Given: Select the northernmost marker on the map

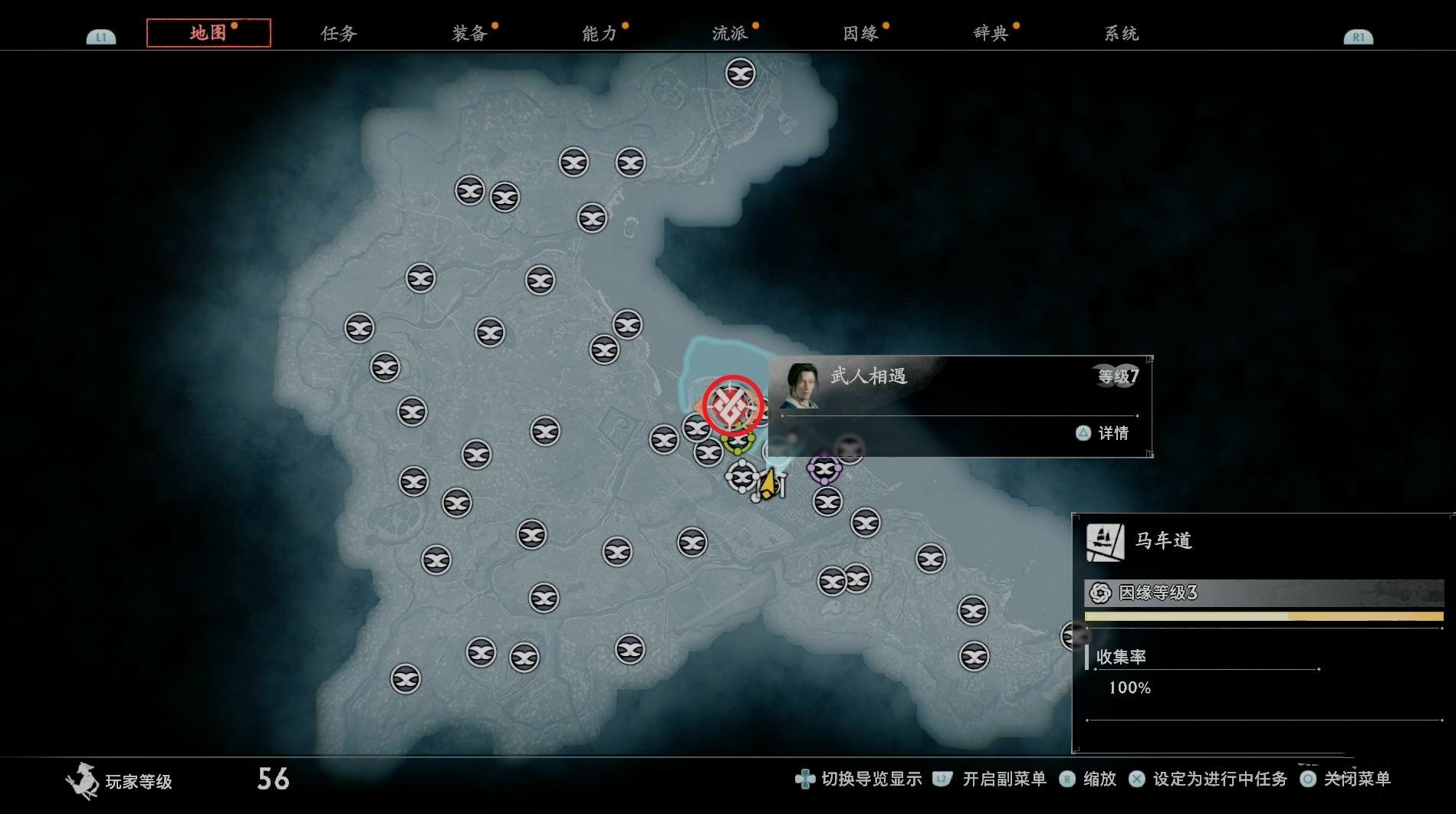Looking at the screenshot, I should click(740, 74).
